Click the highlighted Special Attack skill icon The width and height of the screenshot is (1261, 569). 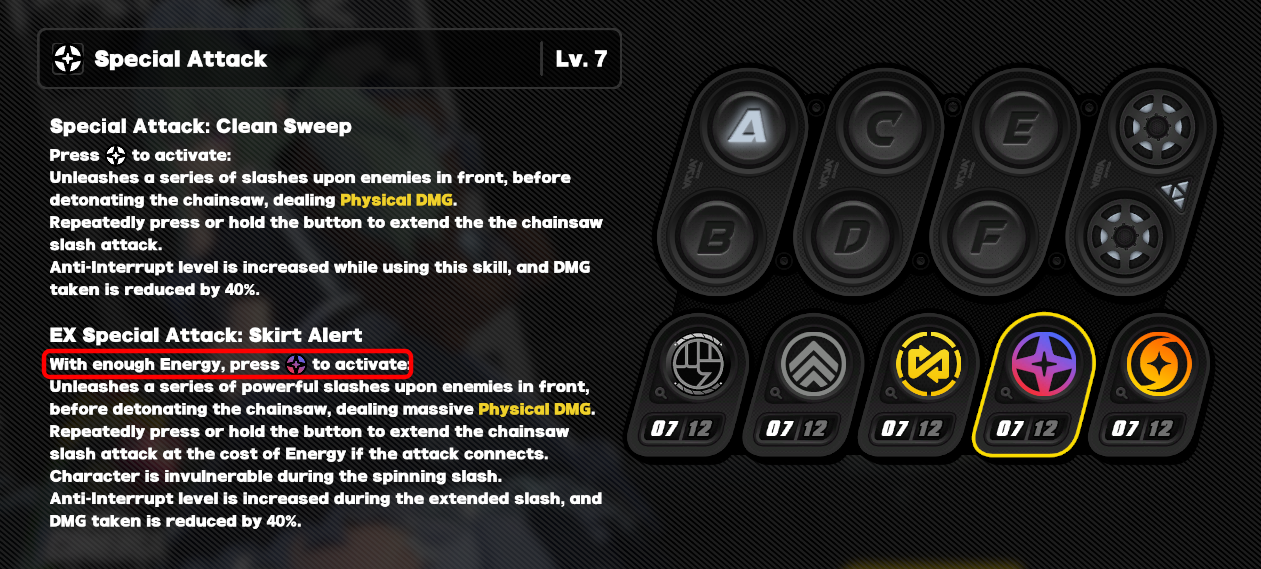pos(1043,364)
